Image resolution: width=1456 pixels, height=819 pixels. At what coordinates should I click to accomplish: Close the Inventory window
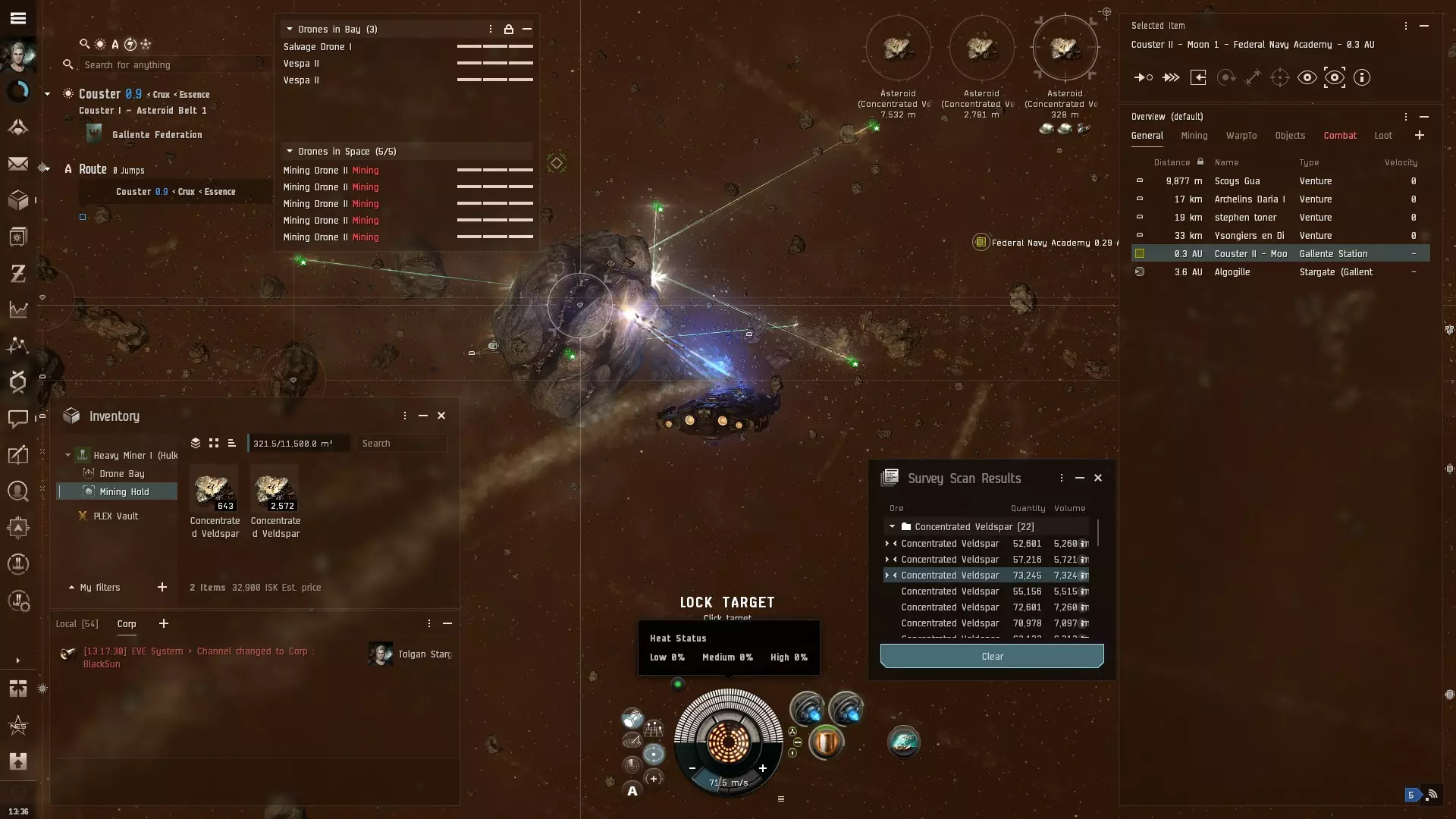click(441, 416)
